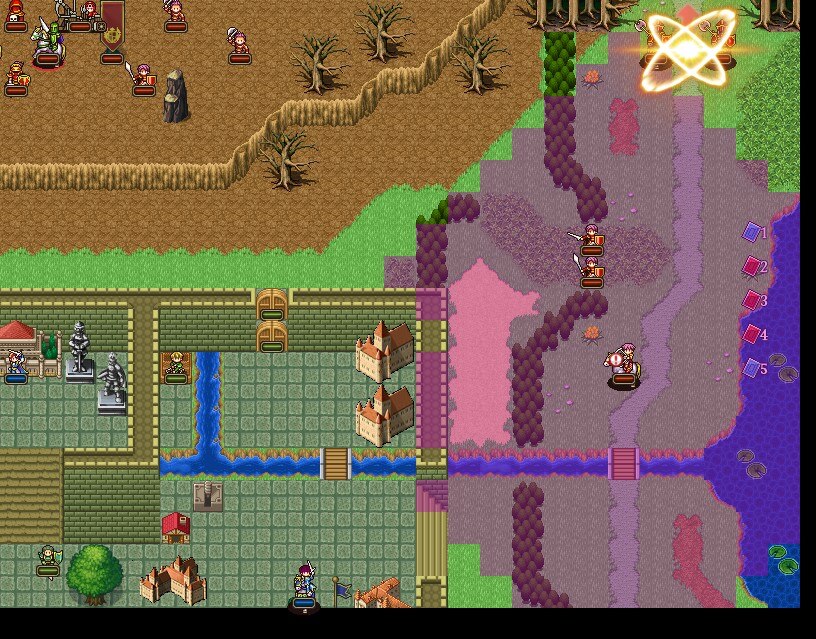Select the blue-bar unit beside the red-roofed house
816x639 pixels.
15,364
